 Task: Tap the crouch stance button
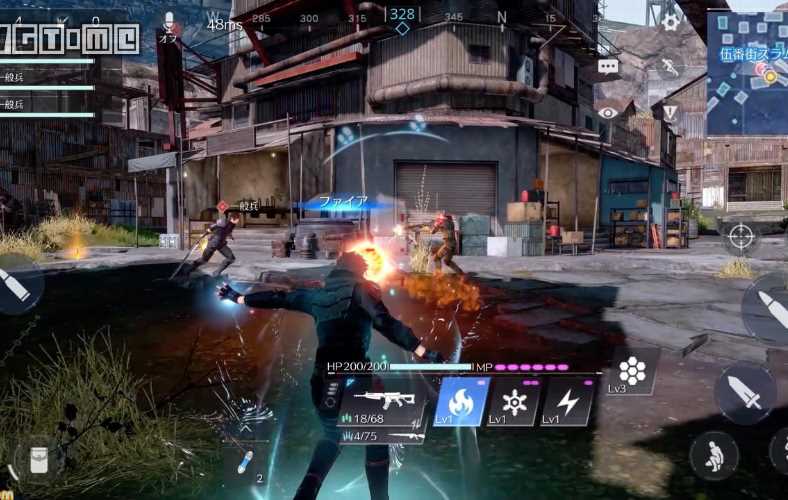tap(714, 455)
